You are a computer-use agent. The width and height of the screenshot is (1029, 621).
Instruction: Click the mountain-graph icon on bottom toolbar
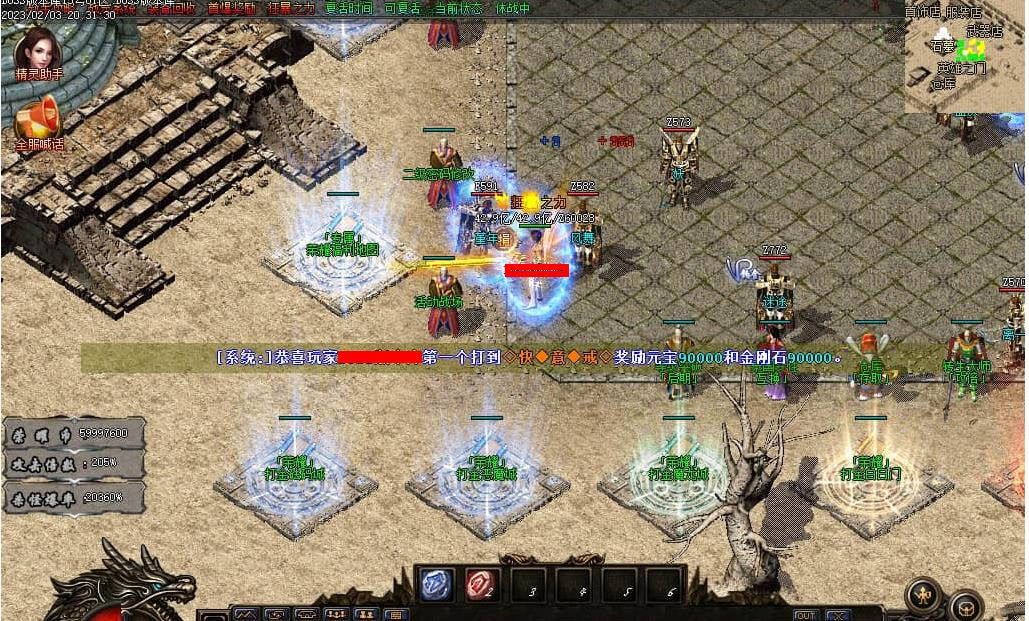click(246, 614)
